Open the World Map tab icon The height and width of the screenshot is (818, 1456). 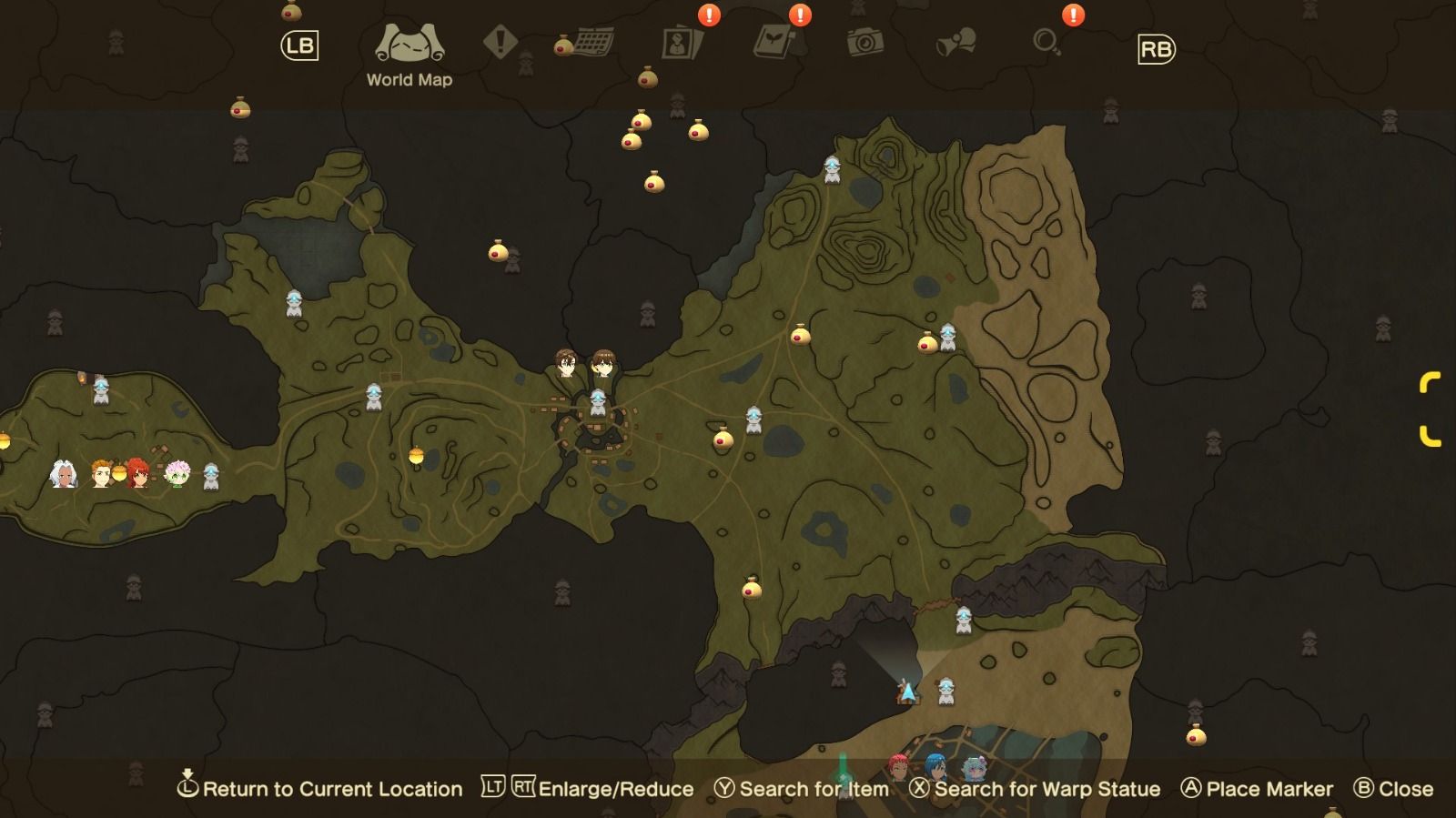point(409,43)
